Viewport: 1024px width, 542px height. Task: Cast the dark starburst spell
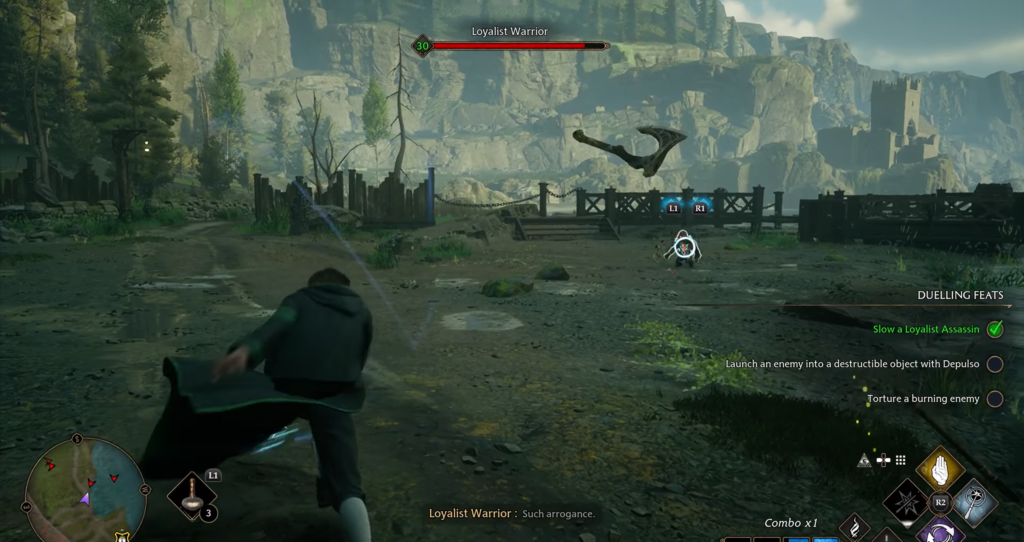click(x=908, y=500)
